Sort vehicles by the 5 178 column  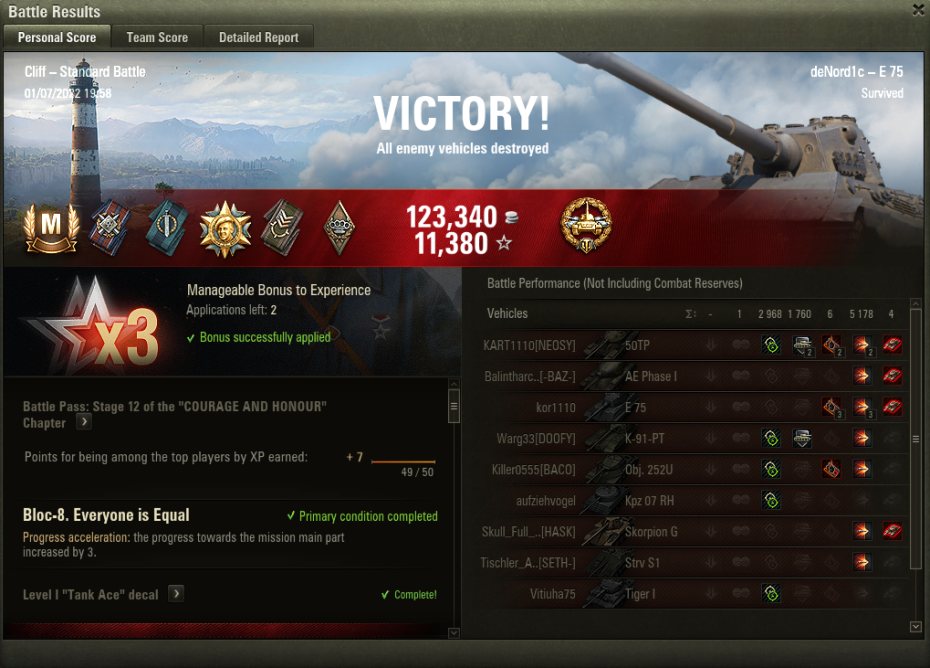pos(860,314)
